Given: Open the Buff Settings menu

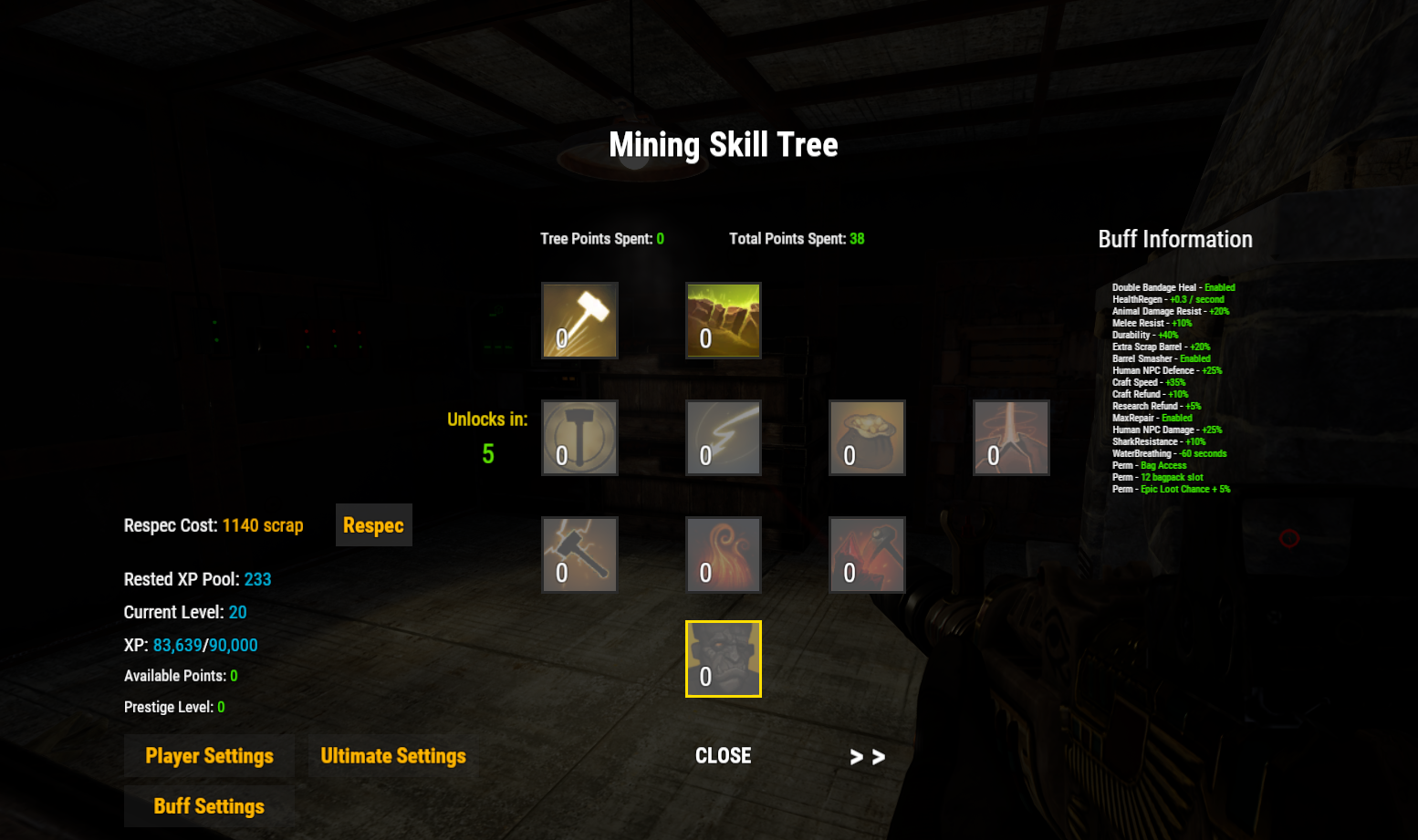Looking at the screenshot, I should (x=209, y=806).
